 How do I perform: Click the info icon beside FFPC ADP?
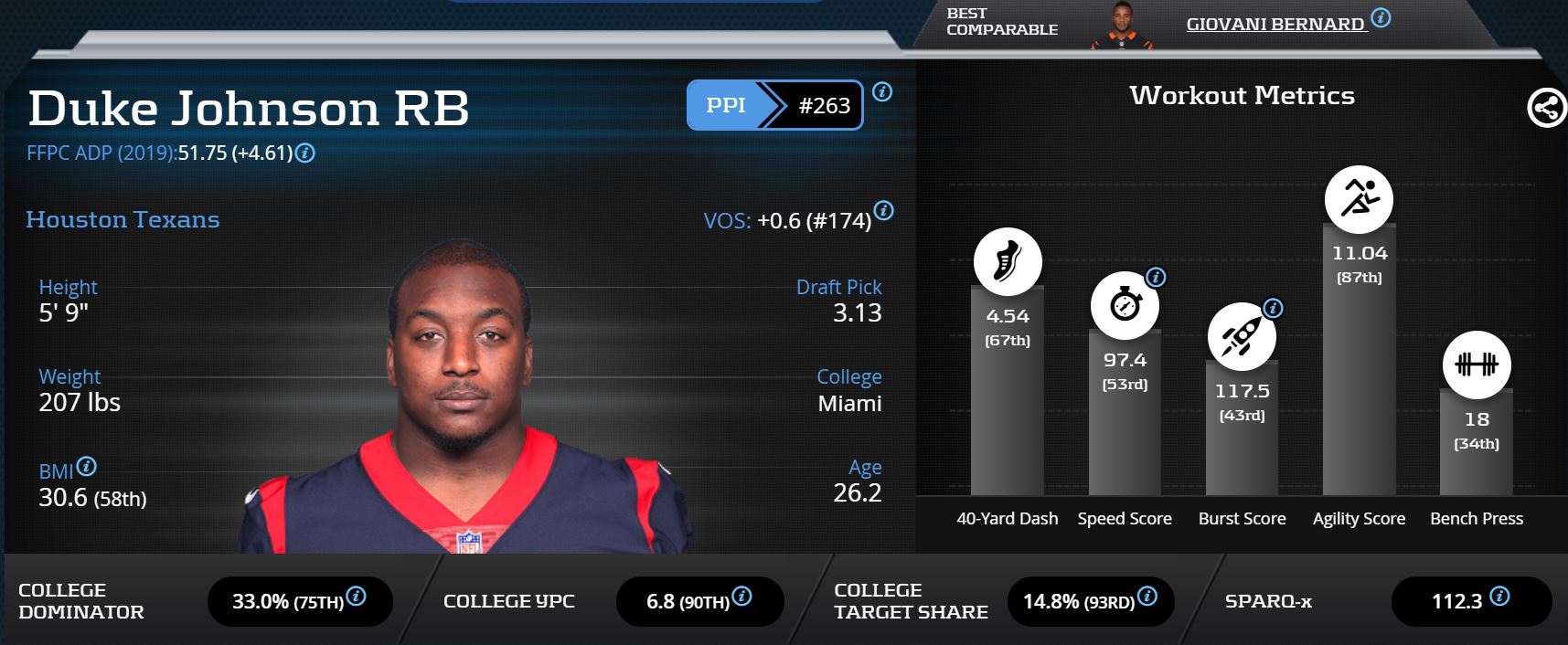click(305, 153)
